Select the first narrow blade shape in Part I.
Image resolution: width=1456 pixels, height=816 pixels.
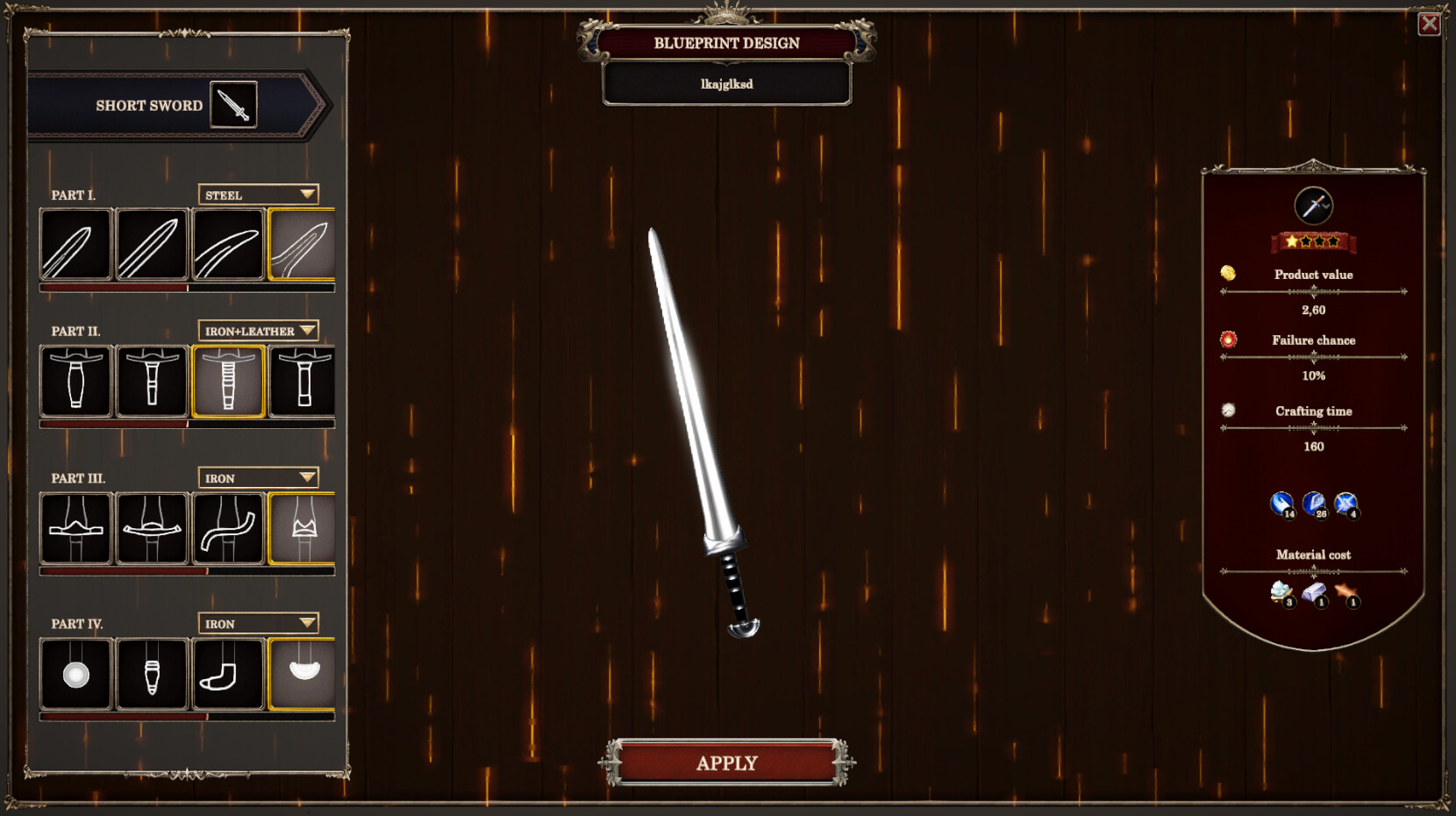coord(75,246)
